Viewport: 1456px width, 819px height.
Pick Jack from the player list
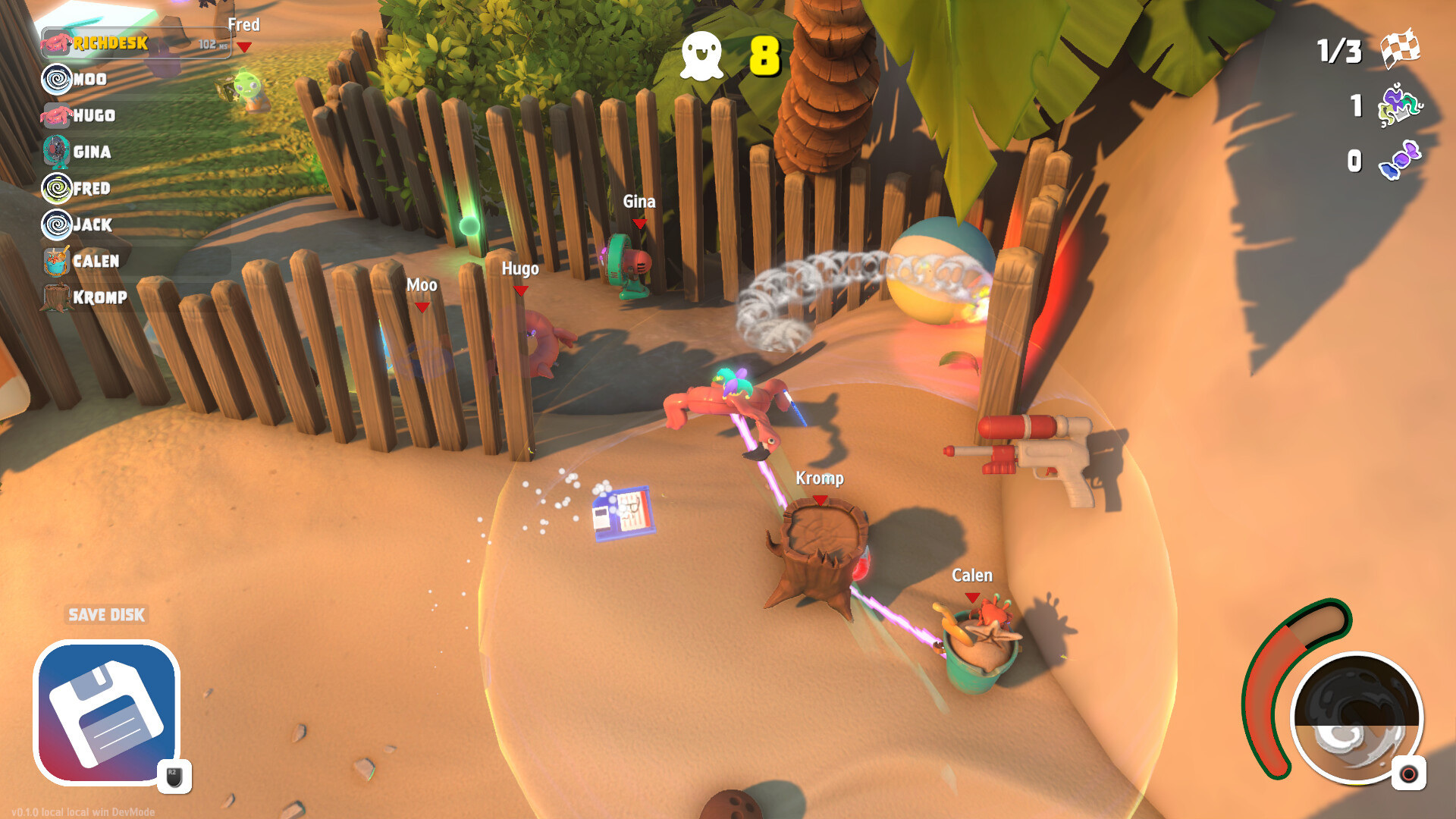pyautogui.click(x=93, y=224)
